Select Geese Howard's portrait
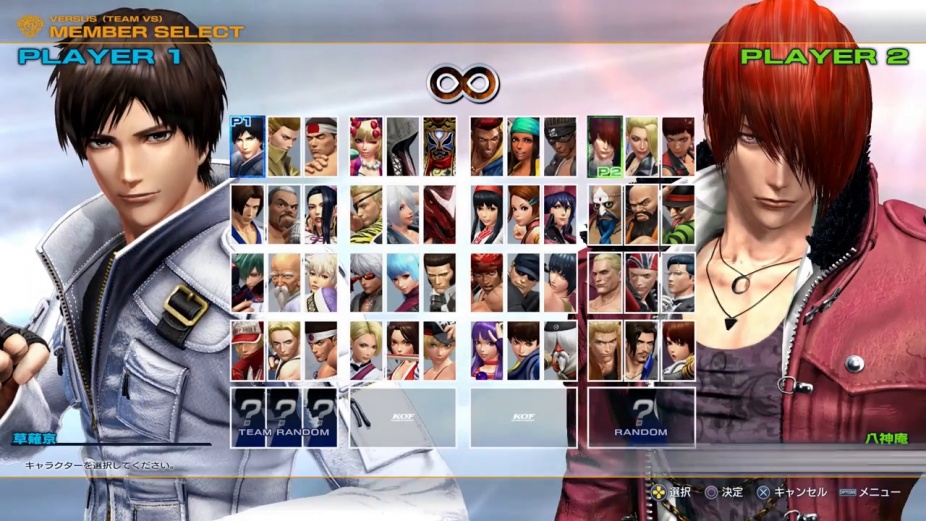 pos(605,281)
